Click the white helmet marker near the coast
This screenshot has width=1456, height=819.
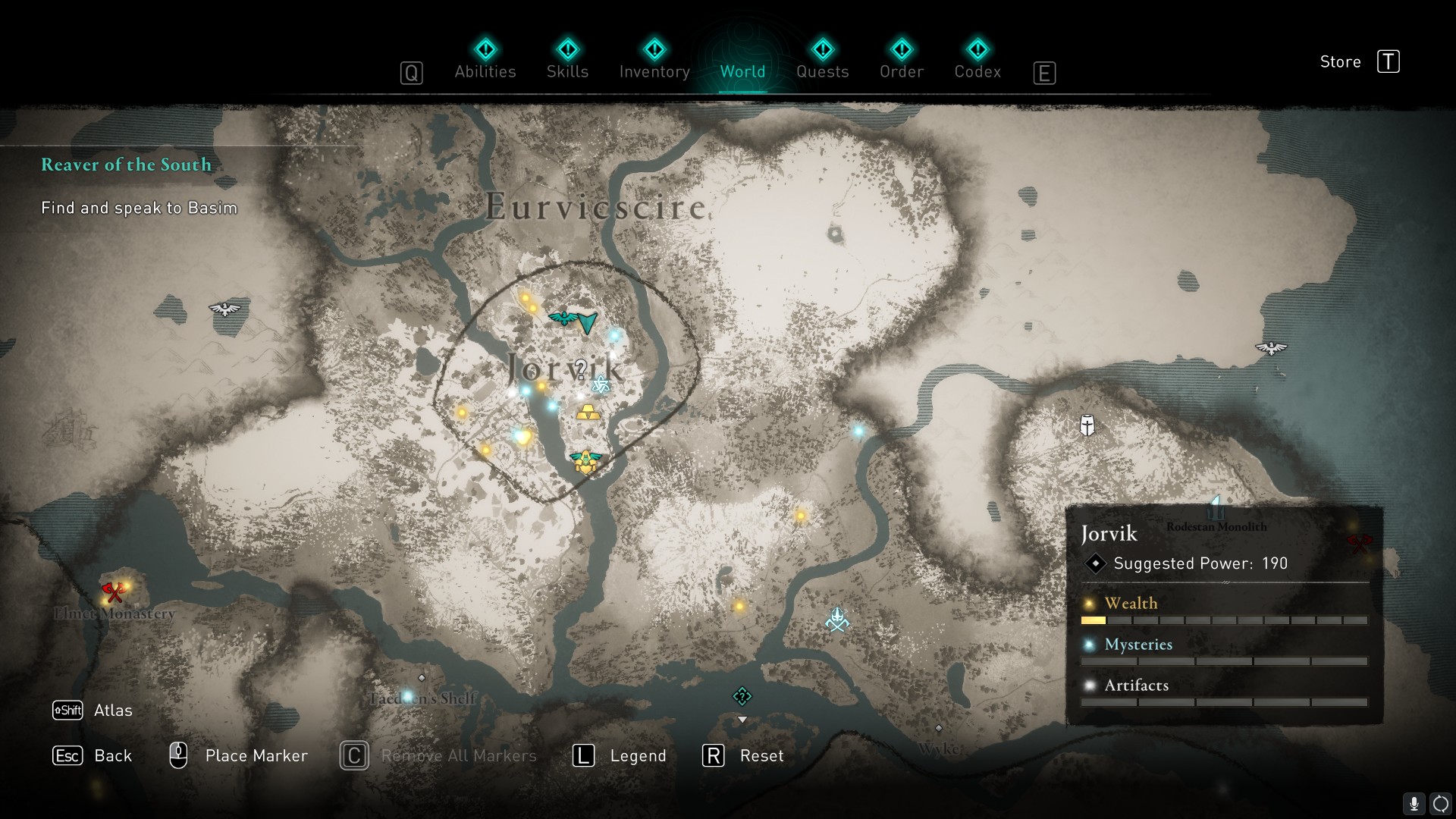(1087, 425)
